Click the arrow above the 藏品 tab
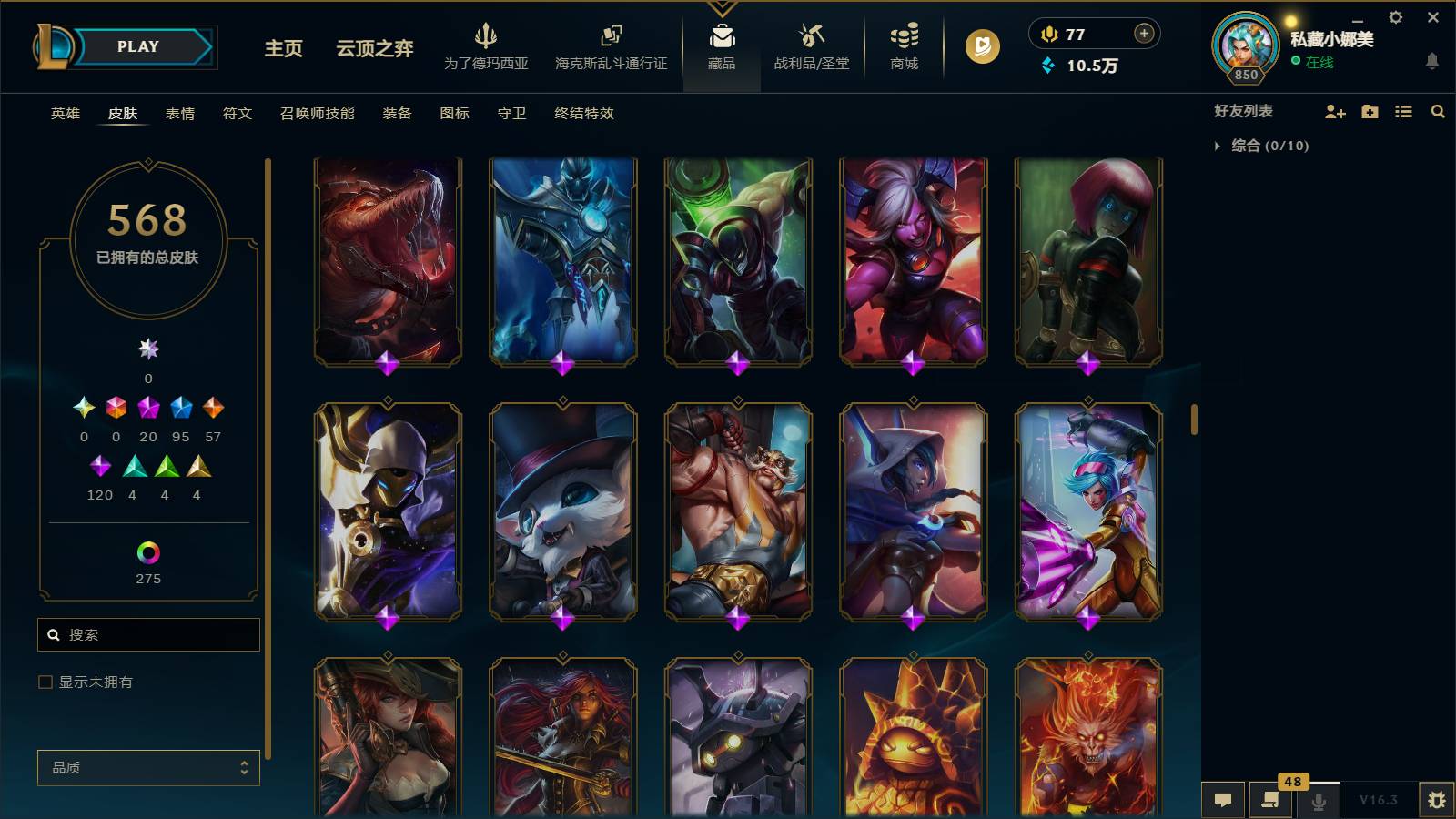 coord(722,6)
